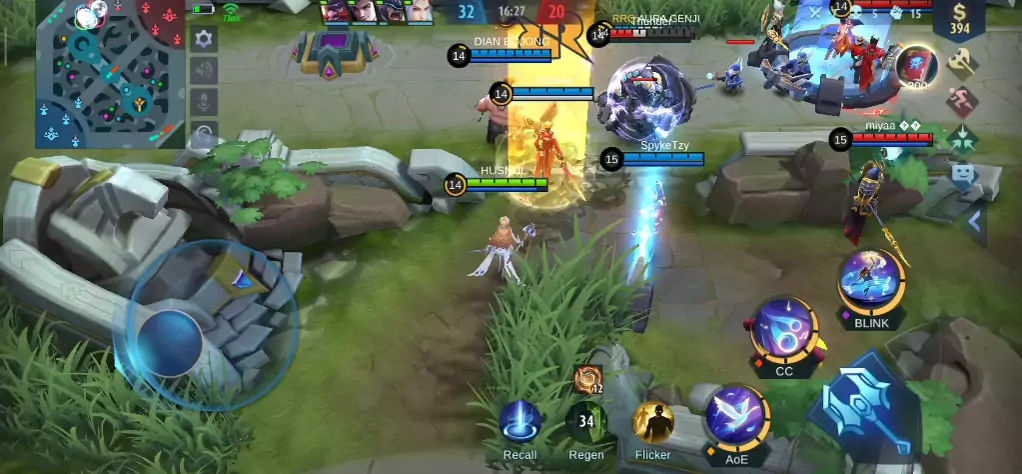Use the Regen ability
Screen dimensions: 1022x474
[x=586, y=421]
